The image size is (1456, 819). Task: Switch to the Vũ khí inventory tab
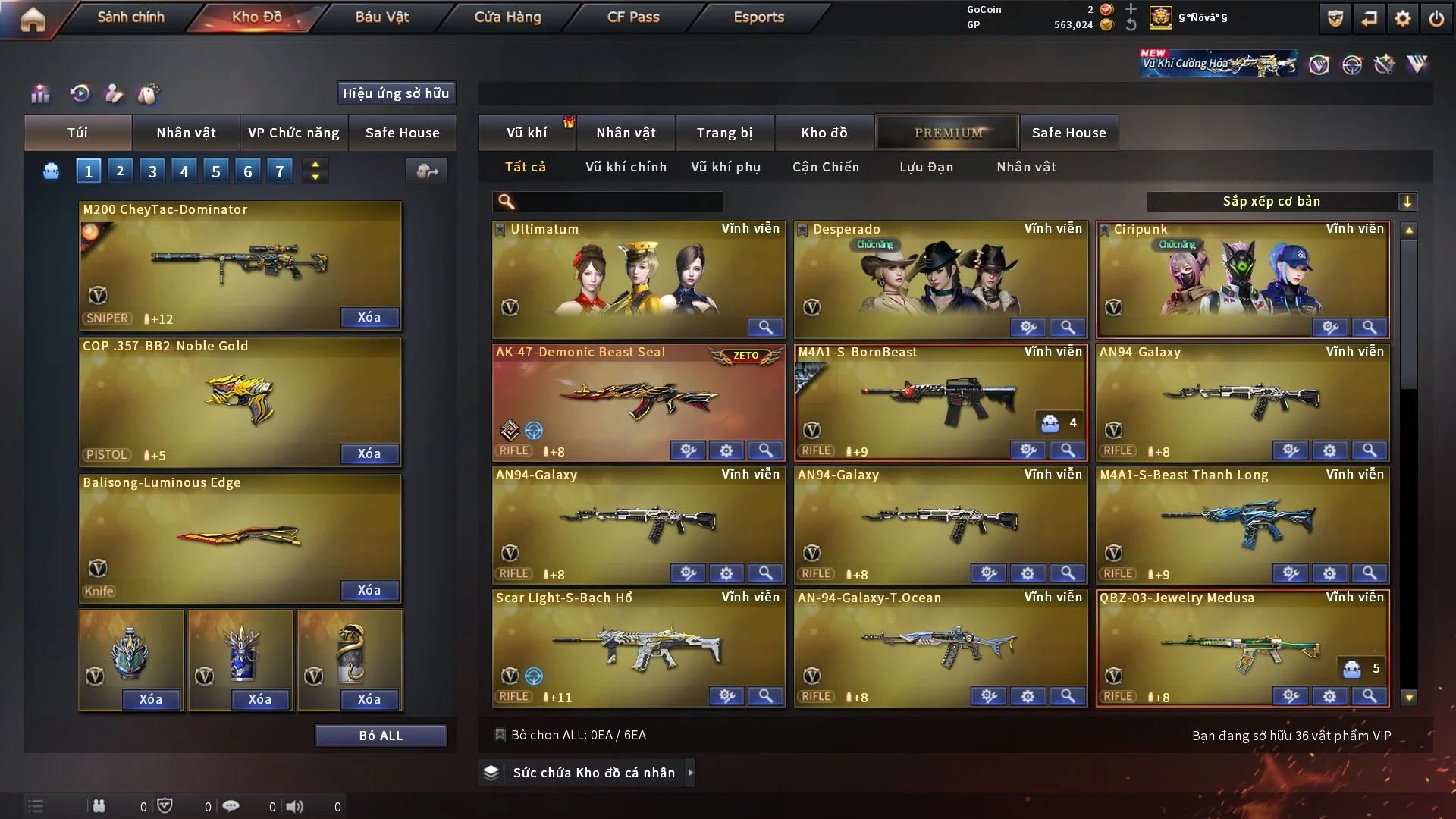point(526,133)
